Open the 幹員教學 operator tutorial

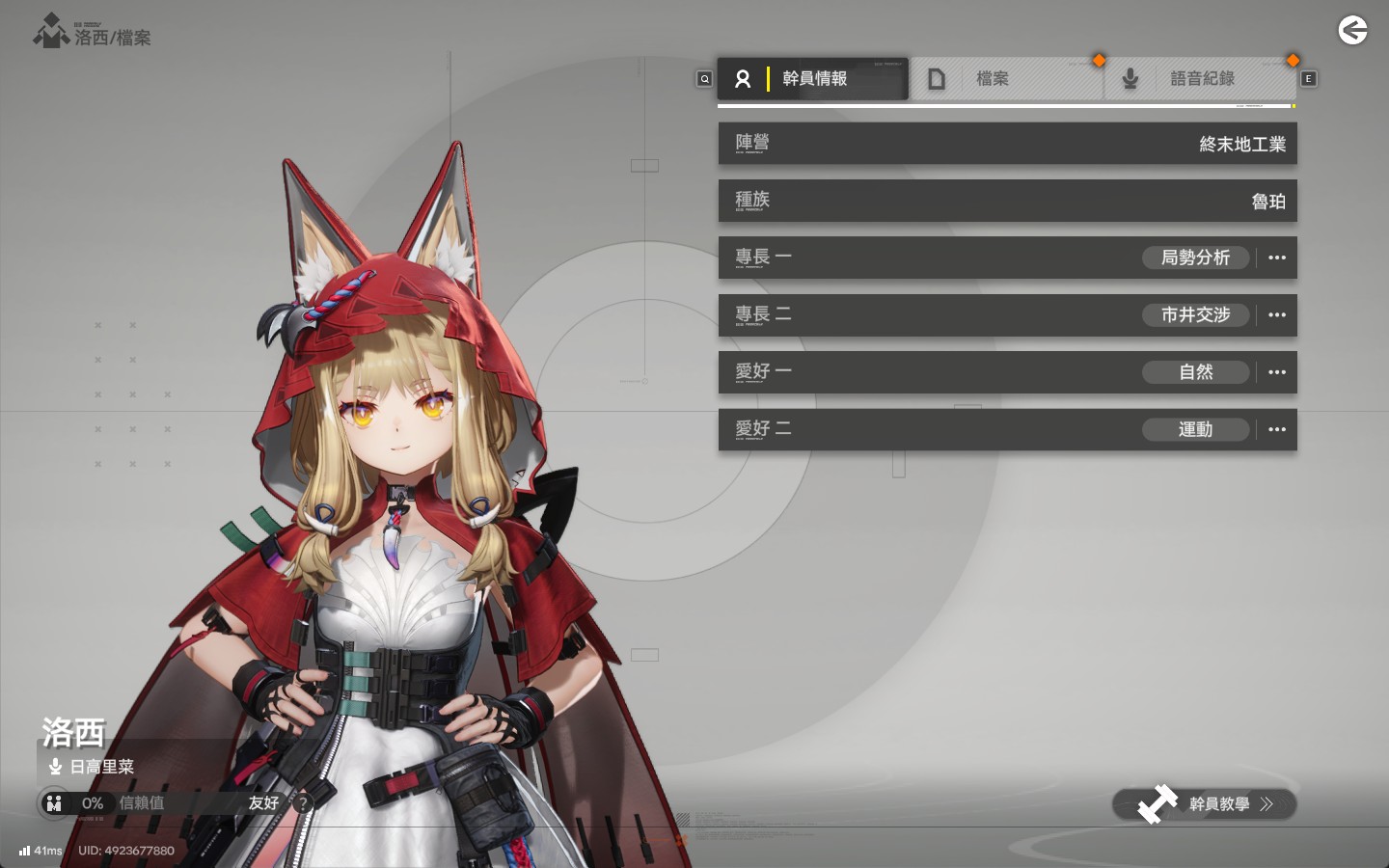[1204, 804]
